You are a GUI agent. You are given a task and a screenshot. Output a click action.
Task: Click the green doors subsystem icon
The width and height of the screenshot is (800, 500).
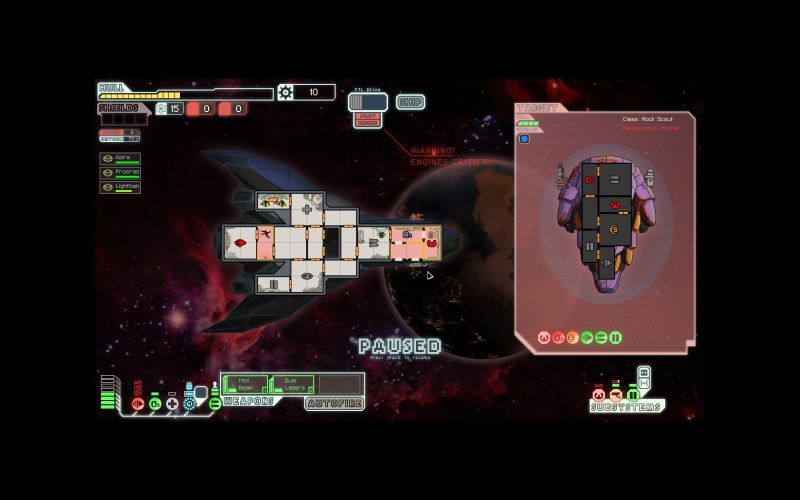click(x=633, y=395)
